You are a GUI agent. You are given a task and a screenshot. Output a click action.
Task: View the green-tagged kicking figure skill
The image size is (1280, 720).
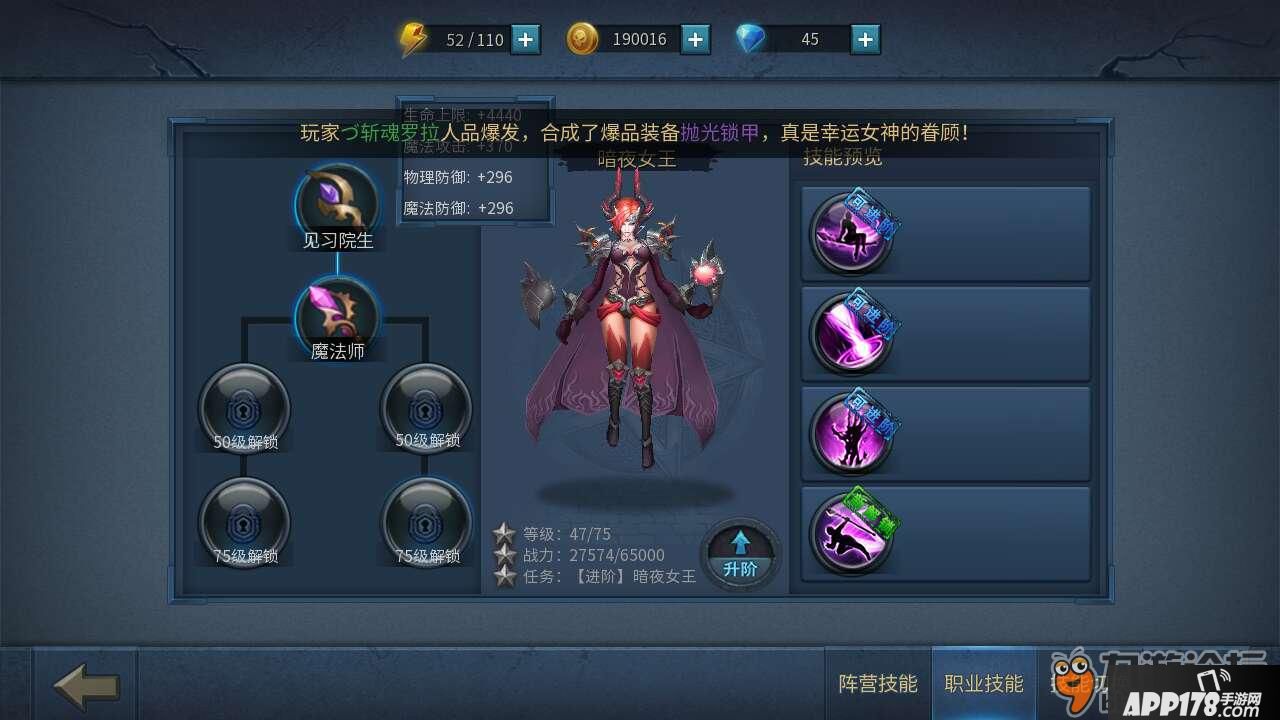pyautogui.click(x=851, y=533)
